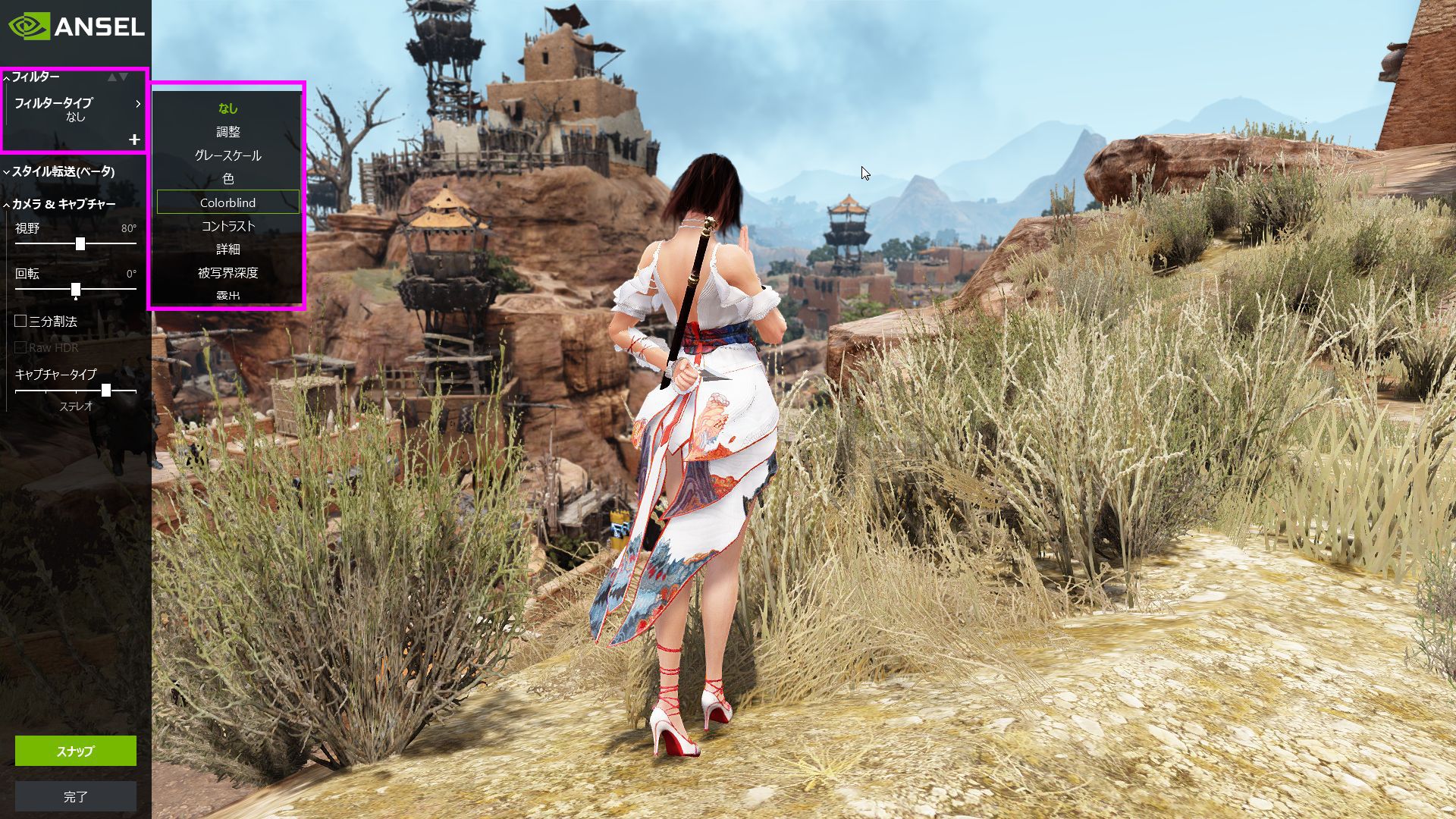Select the 色 filter entry

[227, 179]
